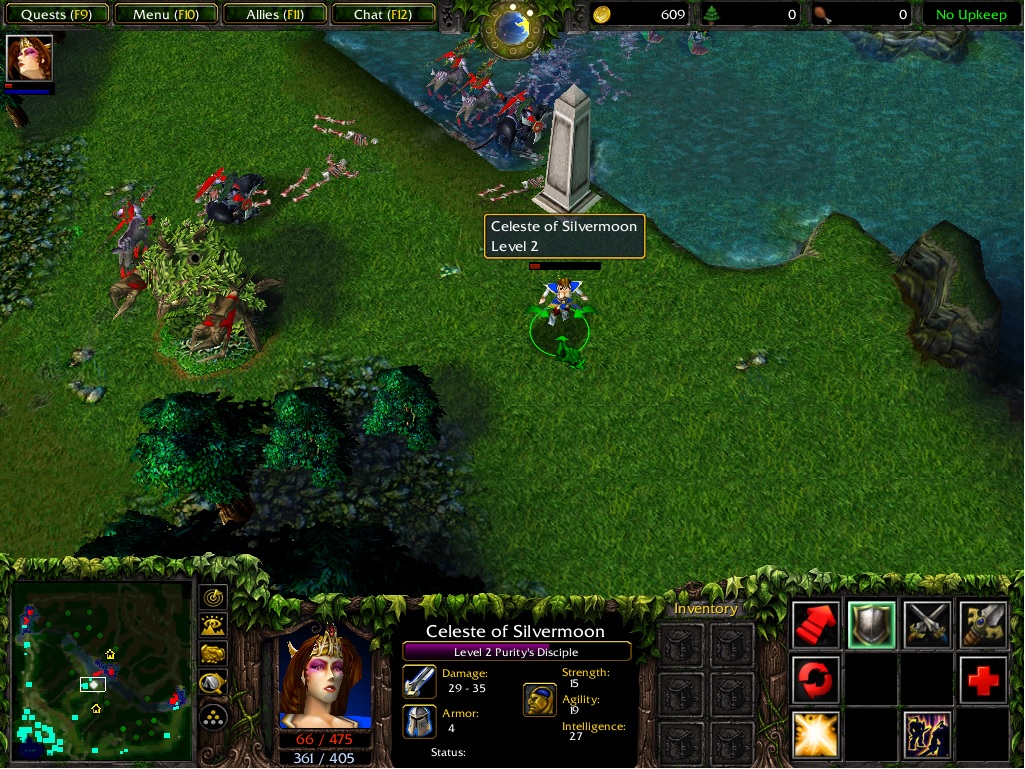The height and width of the screenshot is (769, 1025).
Task: Select the red circular arrows command
Action: point(816,680)
